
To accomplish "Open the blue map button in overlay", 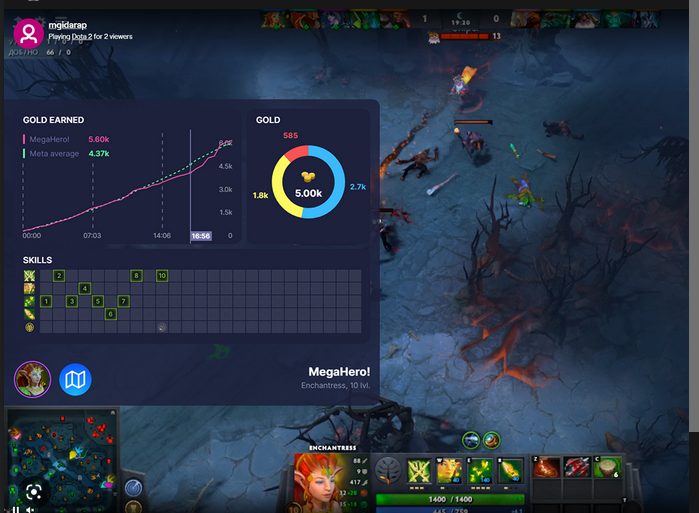I will click(76, 380).
